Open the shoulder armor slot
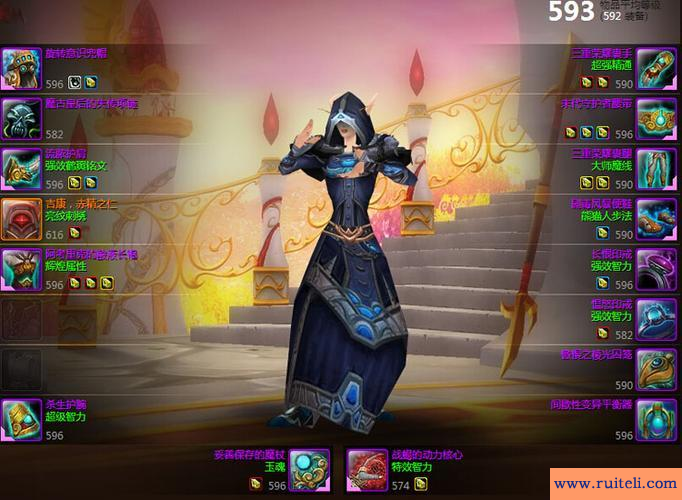The height and width of the screenshot is (500, 682). pyautogui.click(x=21, y=169)
